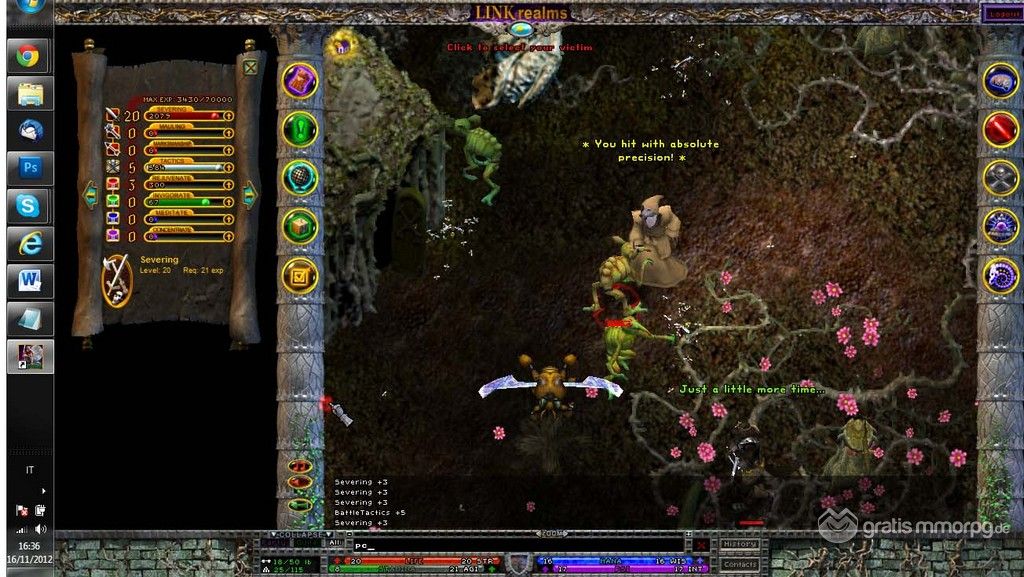Viewport: 1024px width, 577px height.
Task: Open the green crate inventory icon
Action: click(300, 226)
